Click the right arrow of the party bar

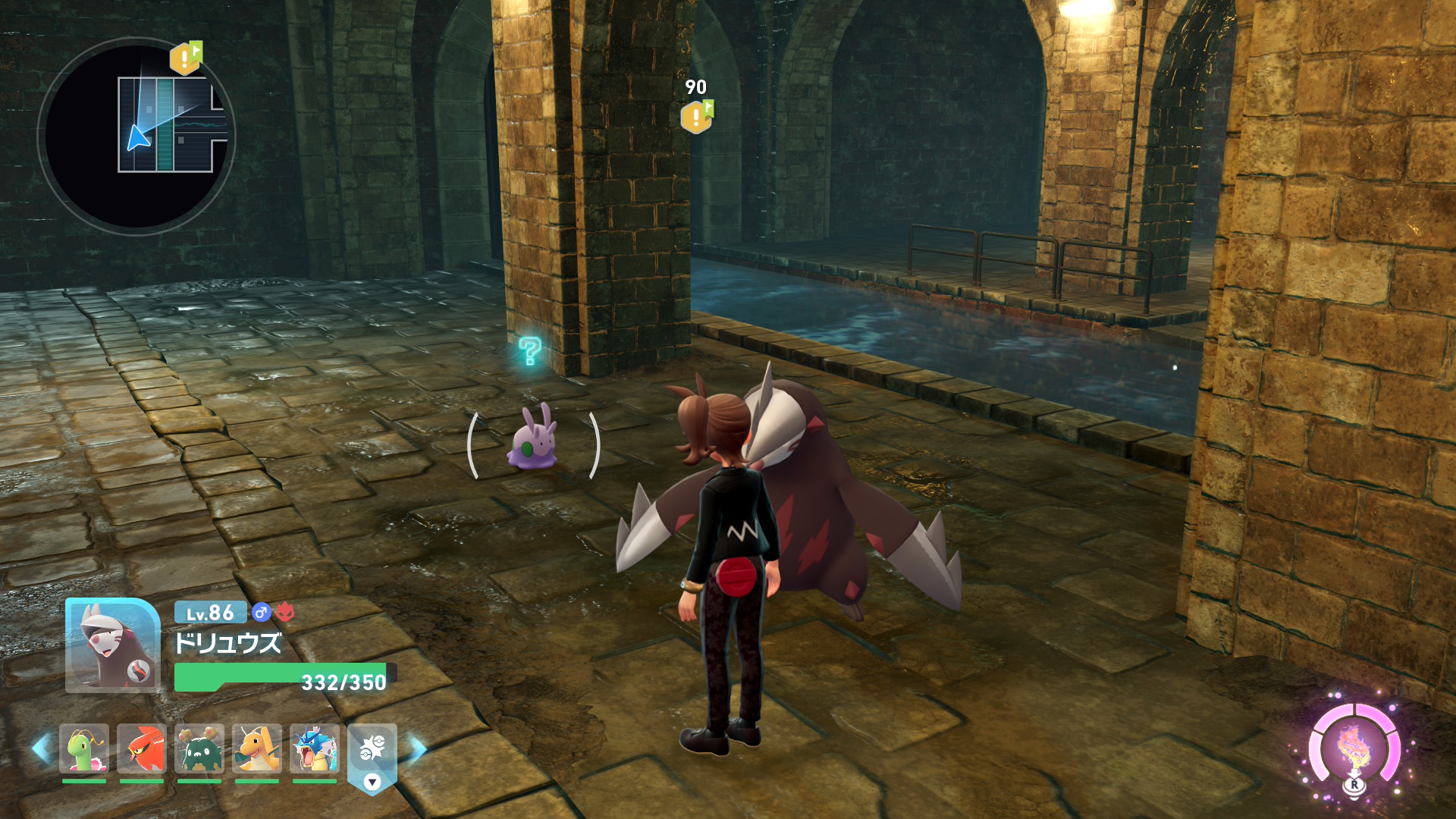[x=418, y=748]
